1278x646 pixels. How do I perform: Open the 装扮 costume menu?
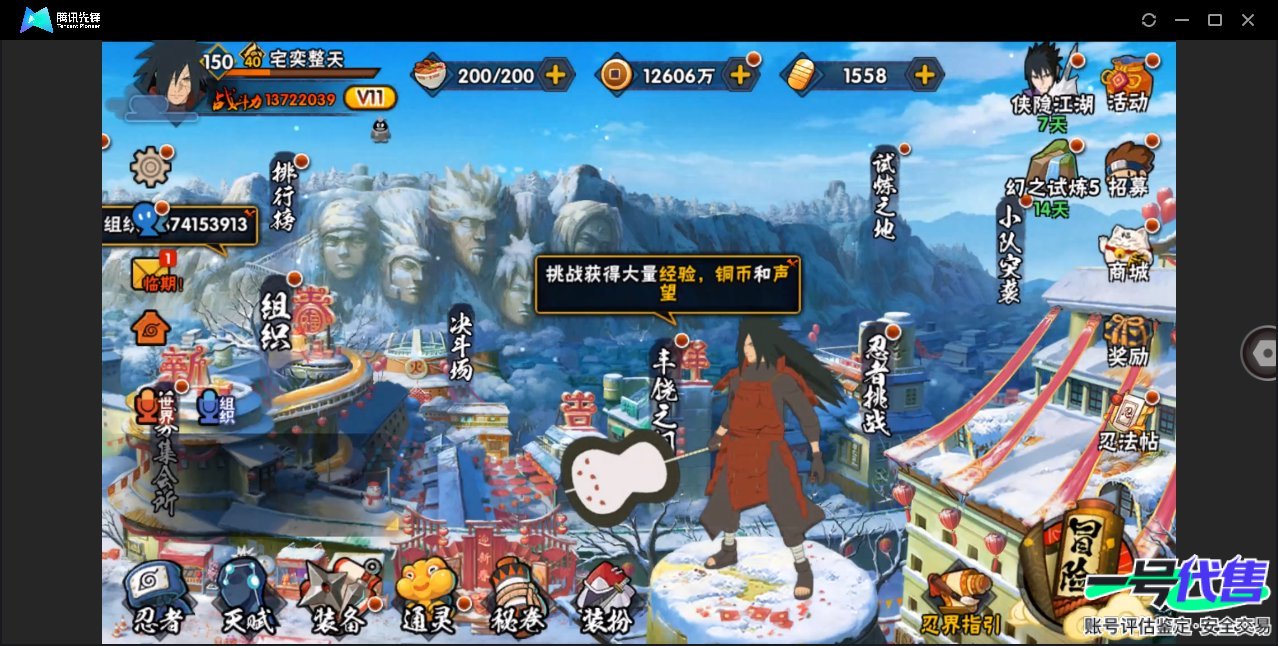(607, 598)
